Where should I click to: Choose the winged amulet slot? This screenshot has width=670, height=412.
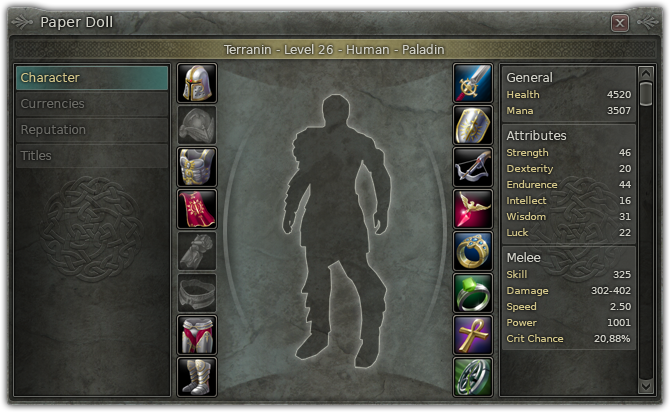473,209
